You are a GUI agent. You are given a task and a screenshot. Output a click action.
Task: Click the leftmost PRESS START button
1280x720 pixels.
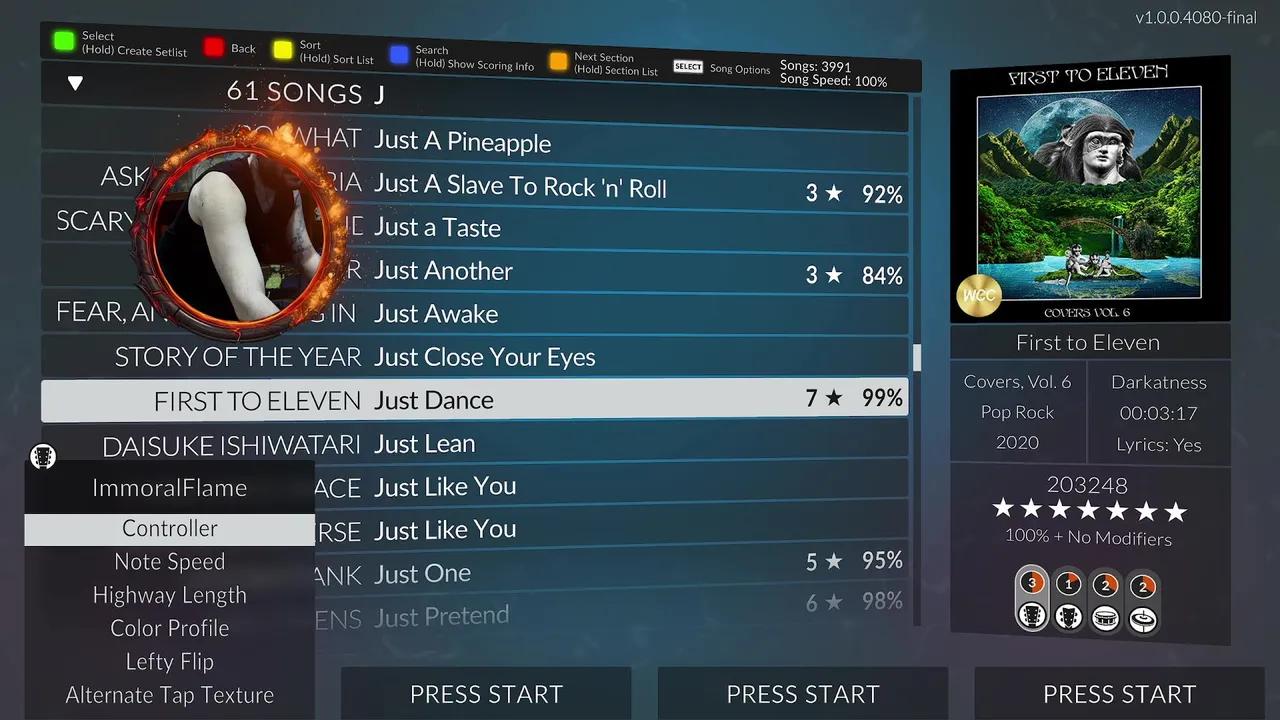pyautogui.click(x=486, y=694)
